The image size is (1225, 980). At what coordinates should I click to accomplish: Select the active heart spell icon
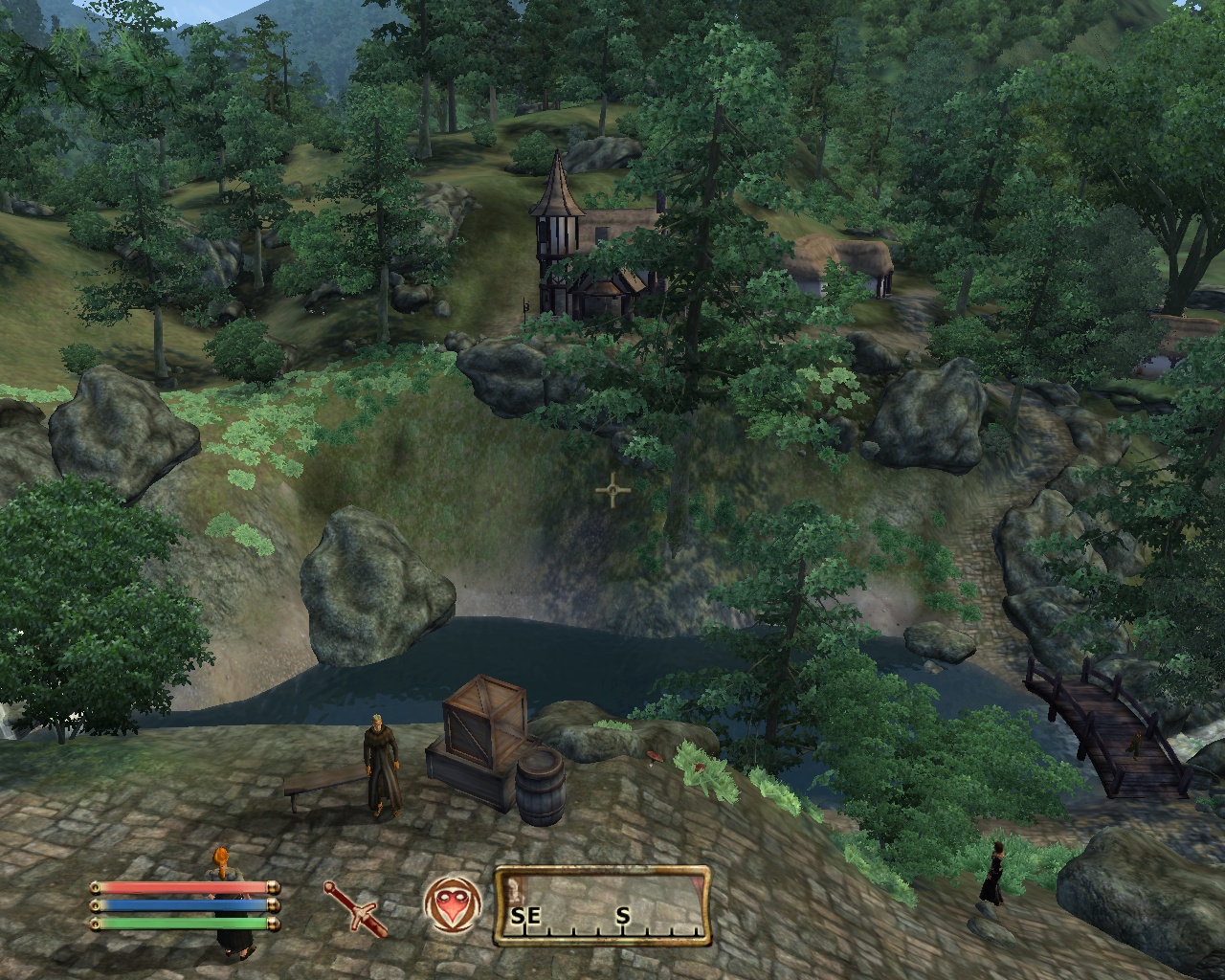449,904
